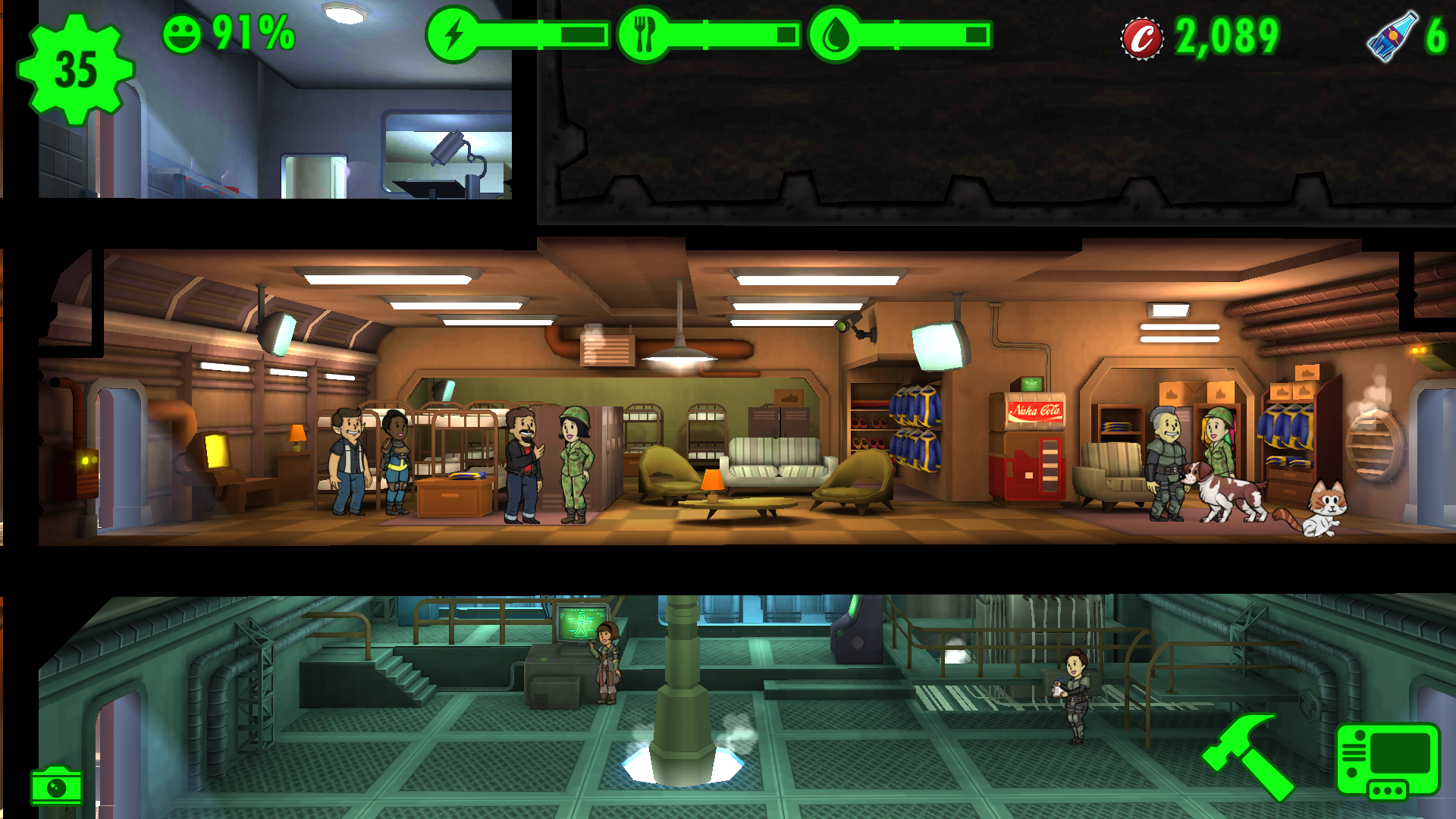This screenshot has width=1456, height=819.
Task: Select the bottle caps counter icon
Action: point(1141,38)
